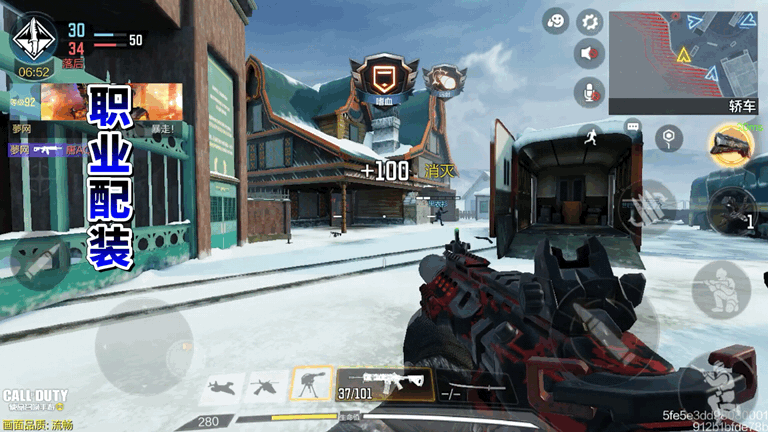Open the quick chat bubble
768x432 pixels.
click(632, 127)
